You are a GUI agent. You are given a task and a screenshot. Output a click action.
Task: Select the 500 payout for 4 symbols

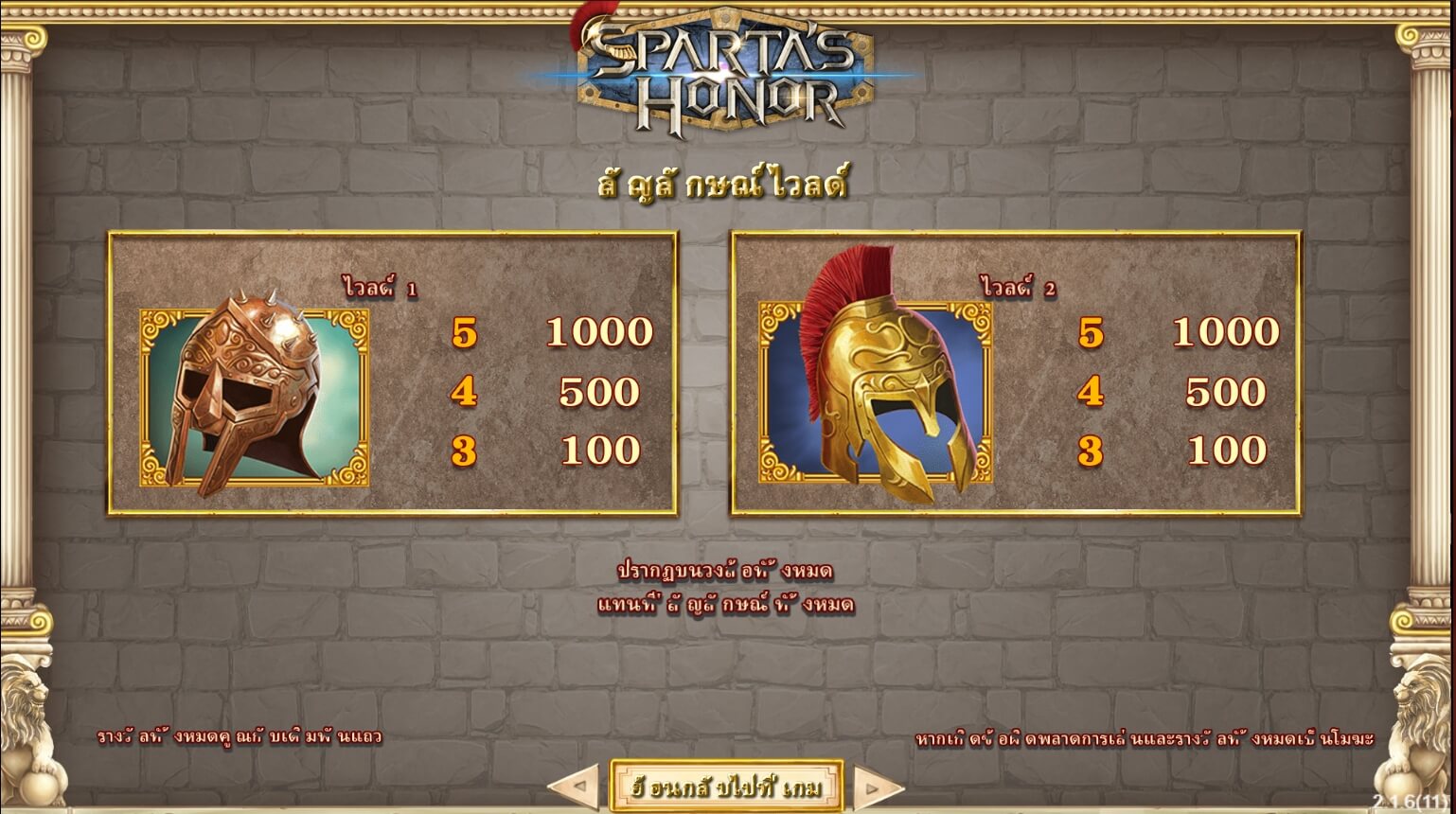pos(600,391)
